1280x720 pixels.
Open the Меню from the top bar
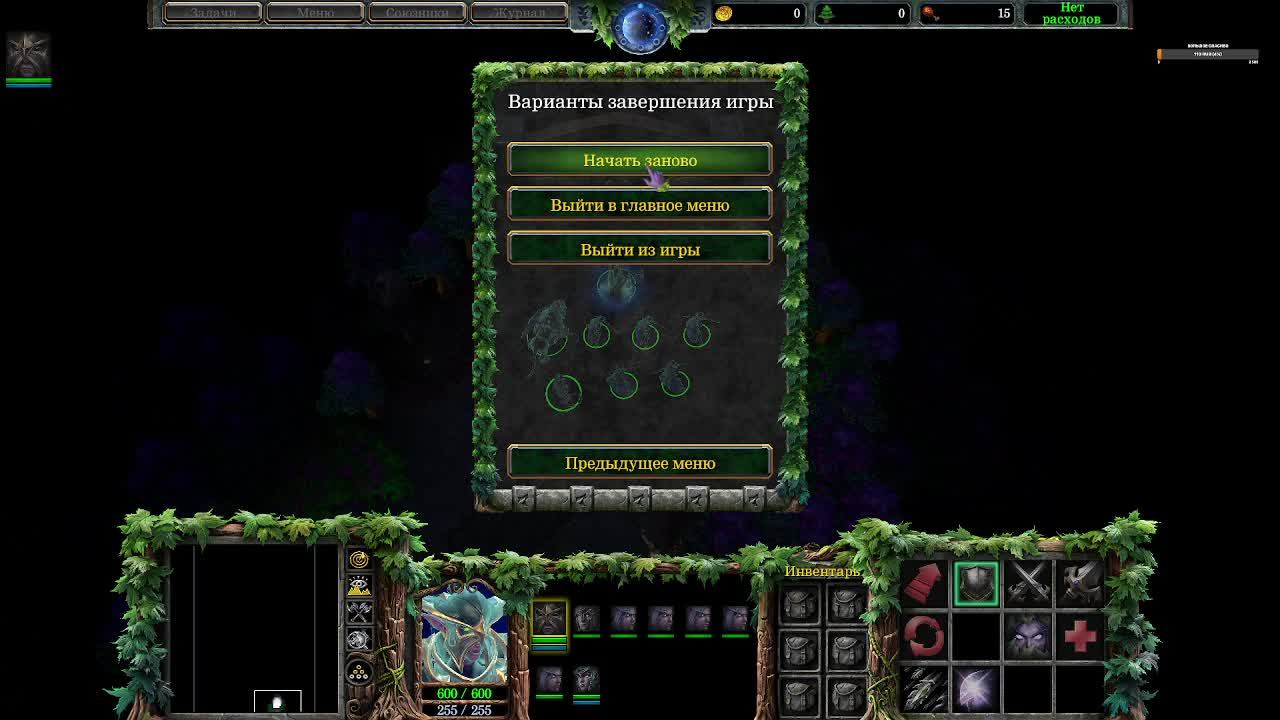[315, 12]
